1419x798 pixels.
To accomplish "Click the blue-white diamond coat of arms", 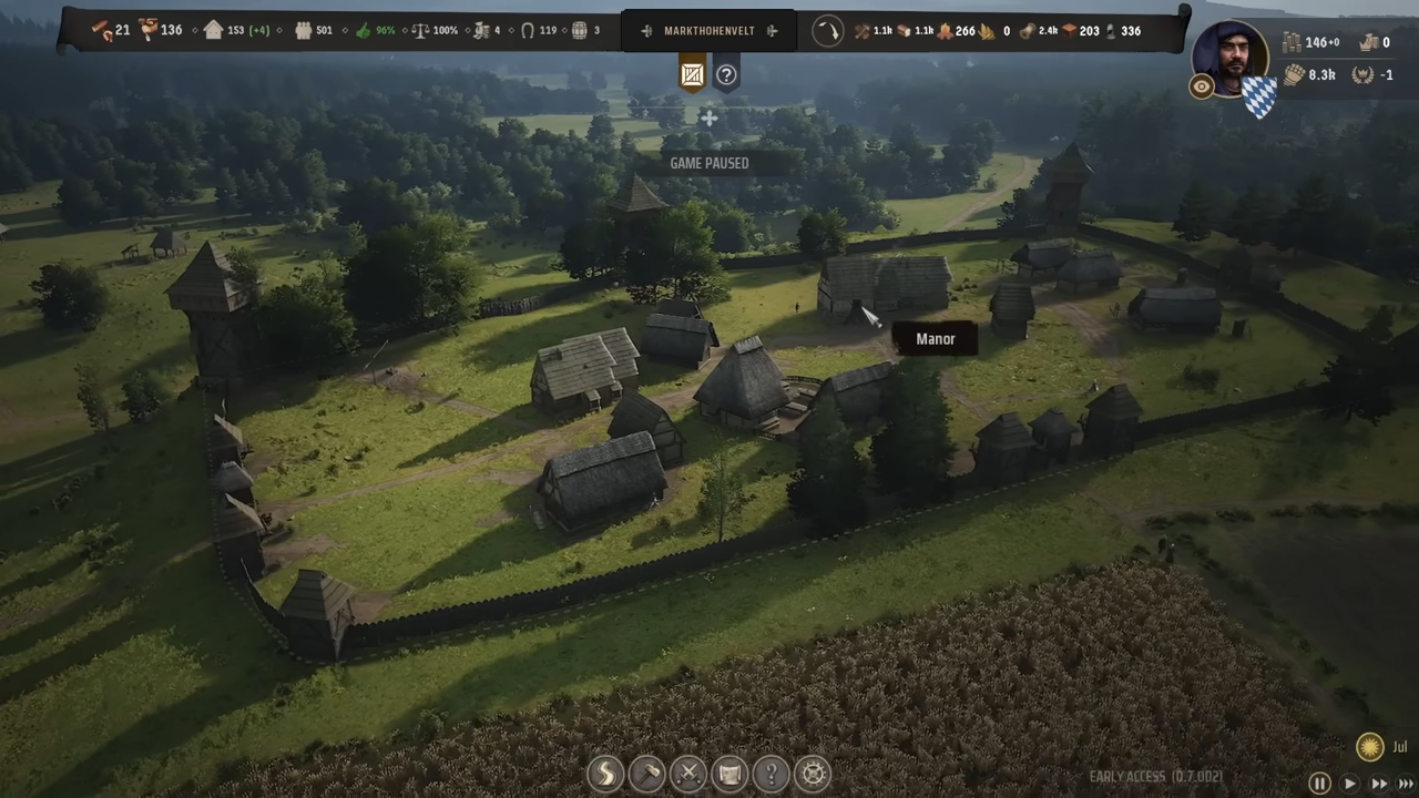I will tap(1259, 97).
